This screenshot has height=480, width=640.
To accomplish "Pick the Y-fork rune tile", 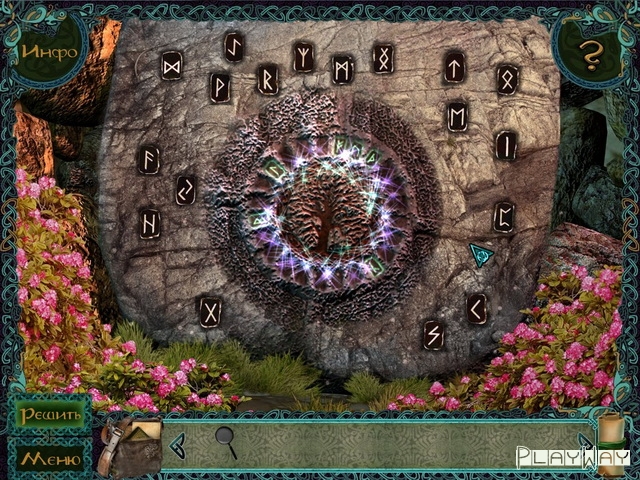I will [x=303, y=57].
